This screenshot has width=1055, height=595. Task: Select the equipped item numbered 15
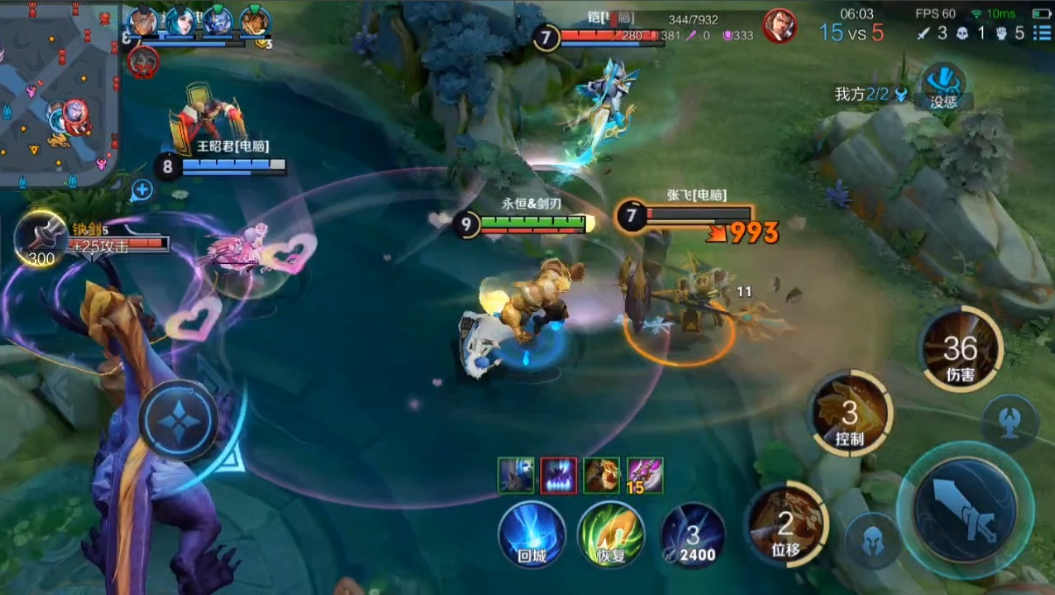645,475
